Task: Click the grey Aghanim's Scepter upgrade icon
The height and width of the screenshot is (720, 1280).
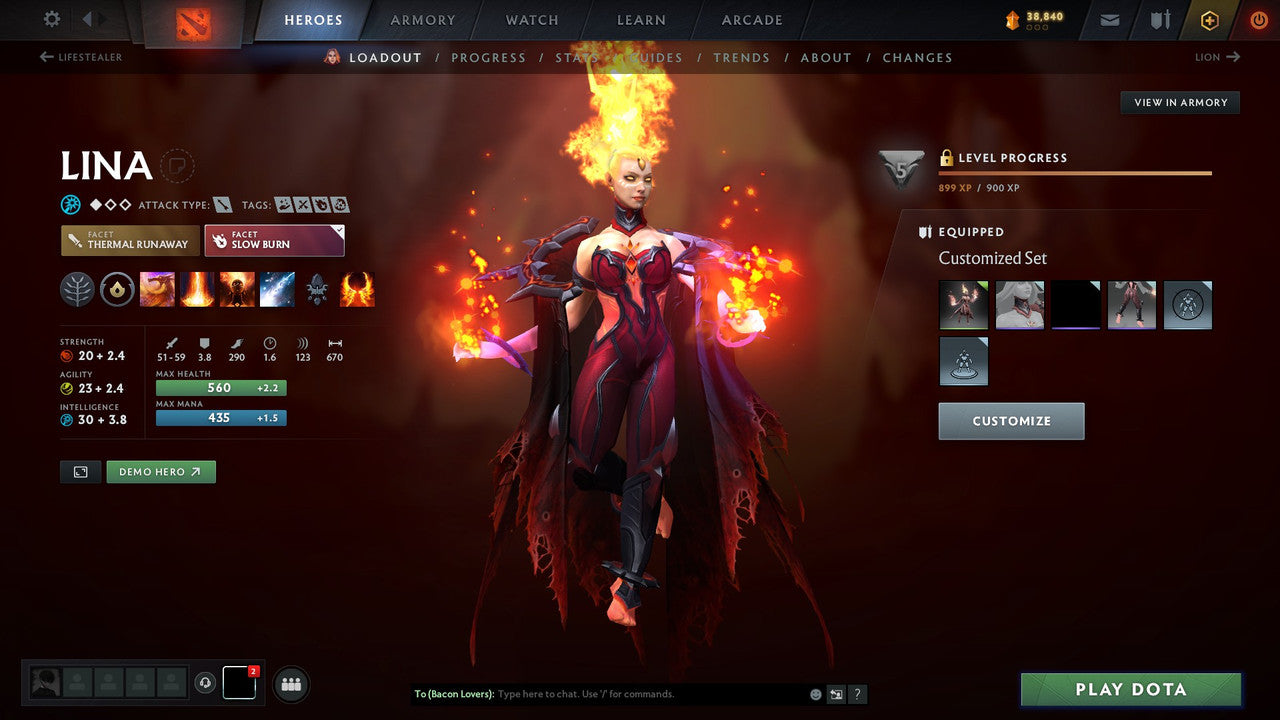Action: coord(316,290)
